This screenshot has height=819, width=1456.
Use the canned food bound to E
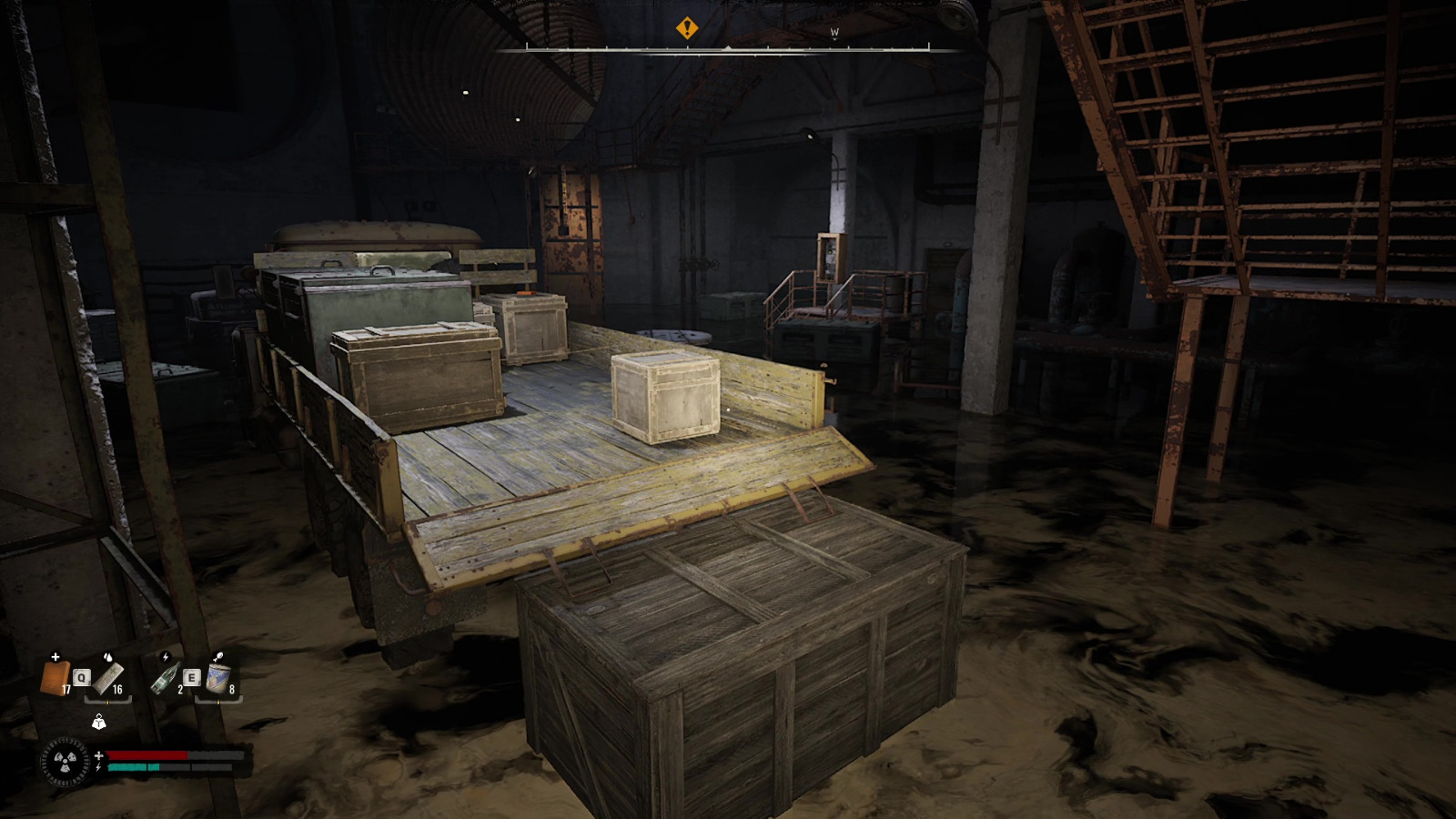(x=217, y=679)
